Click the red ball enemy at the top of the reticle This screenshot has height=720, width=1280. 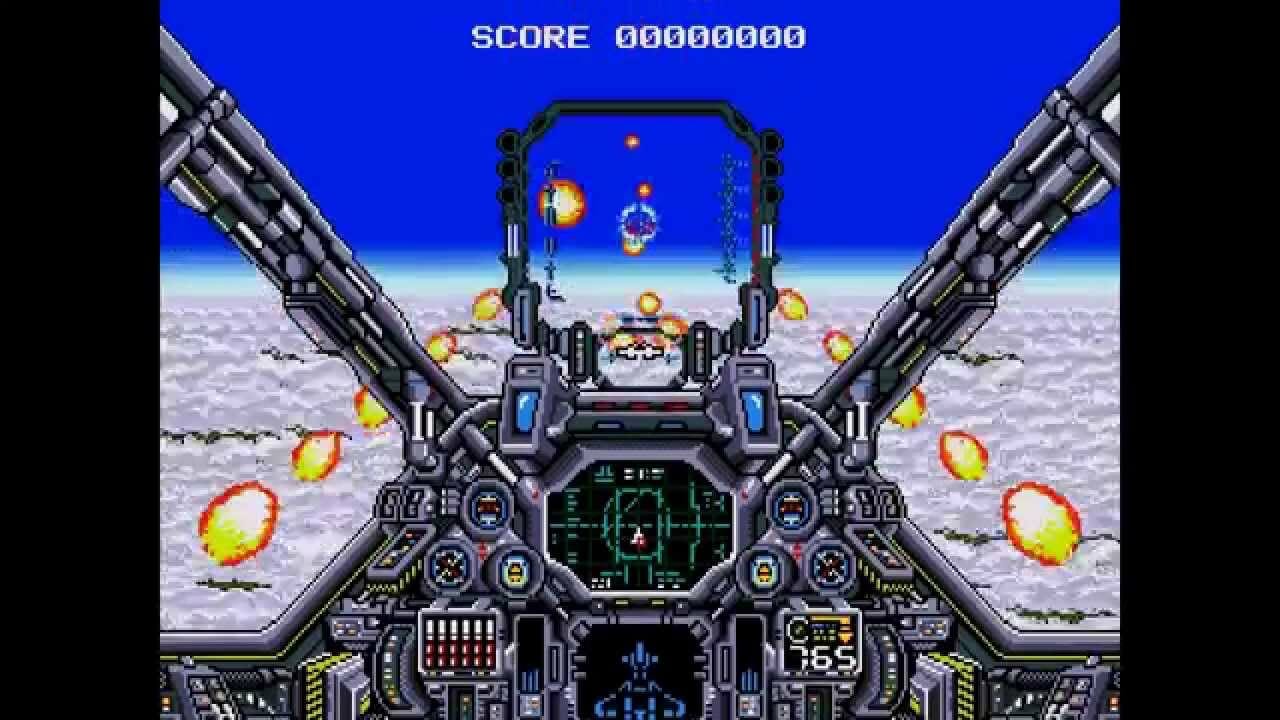(632, 142)
